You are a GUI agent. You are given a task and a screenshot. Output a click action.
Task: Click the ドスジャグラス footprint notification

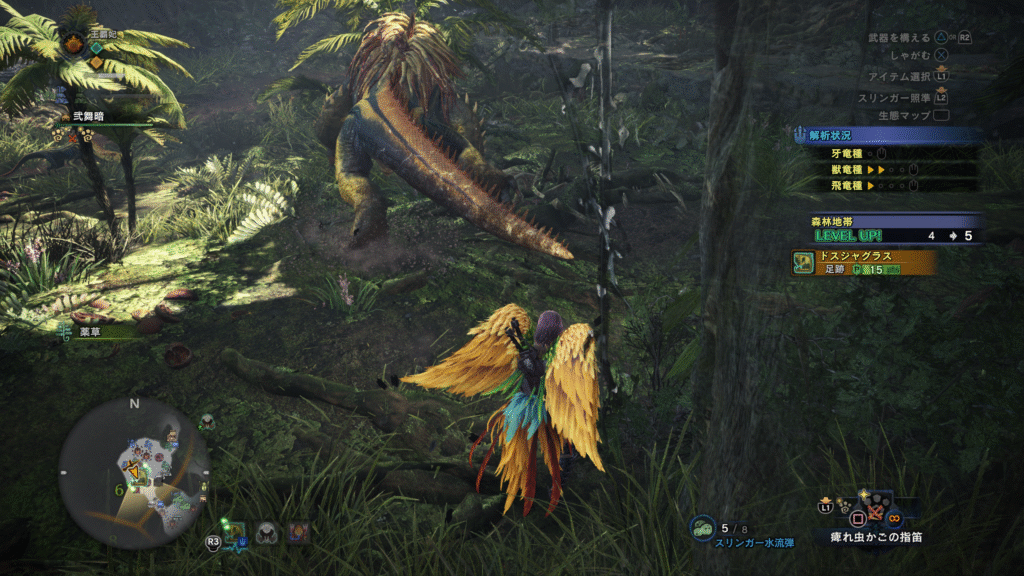pos(864,262)
